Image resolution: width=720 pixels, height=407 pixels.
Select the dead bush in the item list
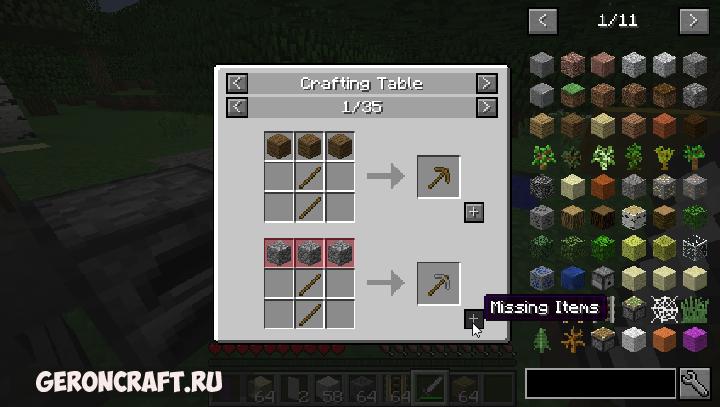(574, 341)
